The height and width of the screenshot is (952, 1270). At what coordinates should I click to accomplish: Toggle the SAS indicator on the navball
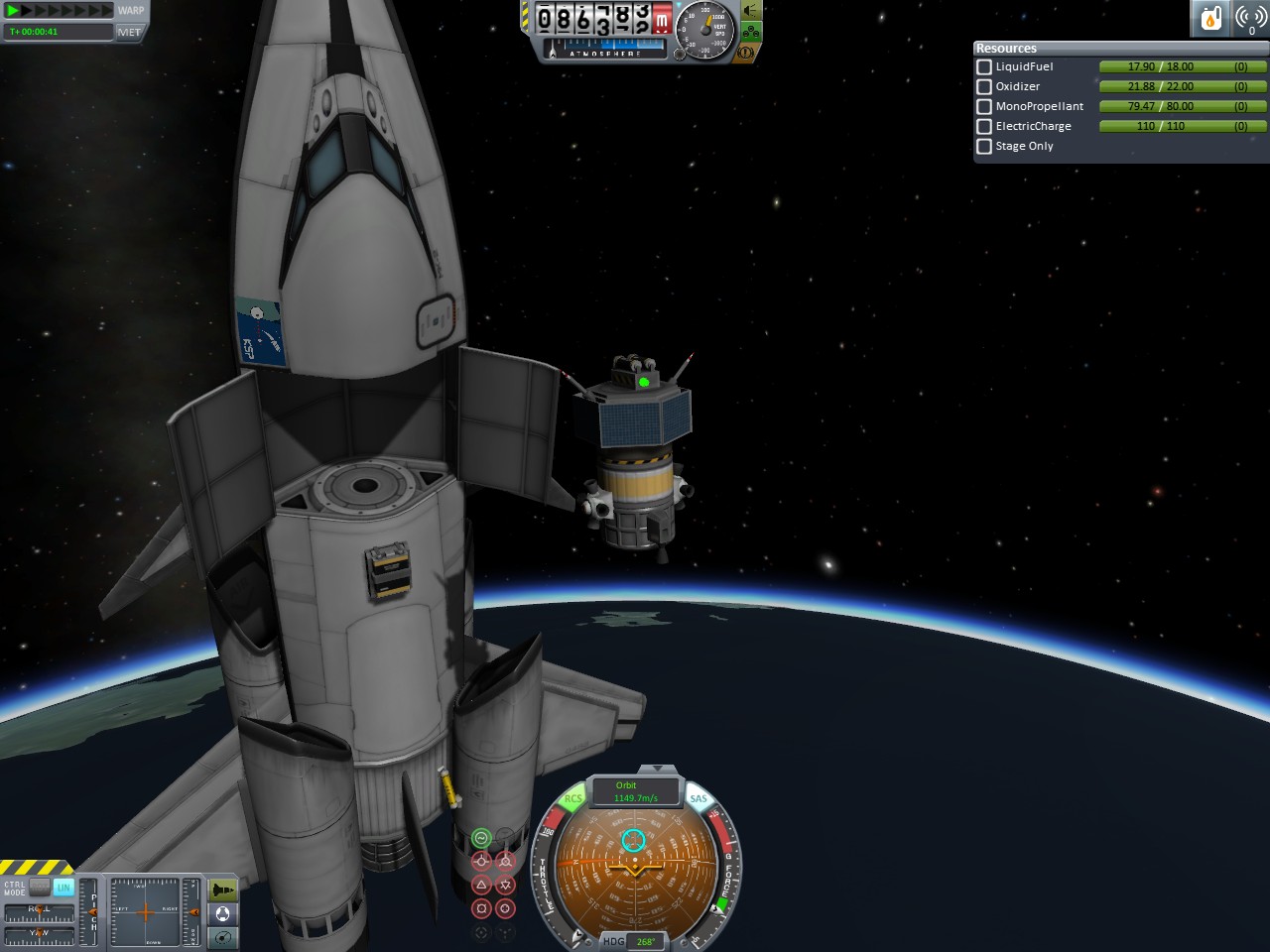[x=698, y=798]
